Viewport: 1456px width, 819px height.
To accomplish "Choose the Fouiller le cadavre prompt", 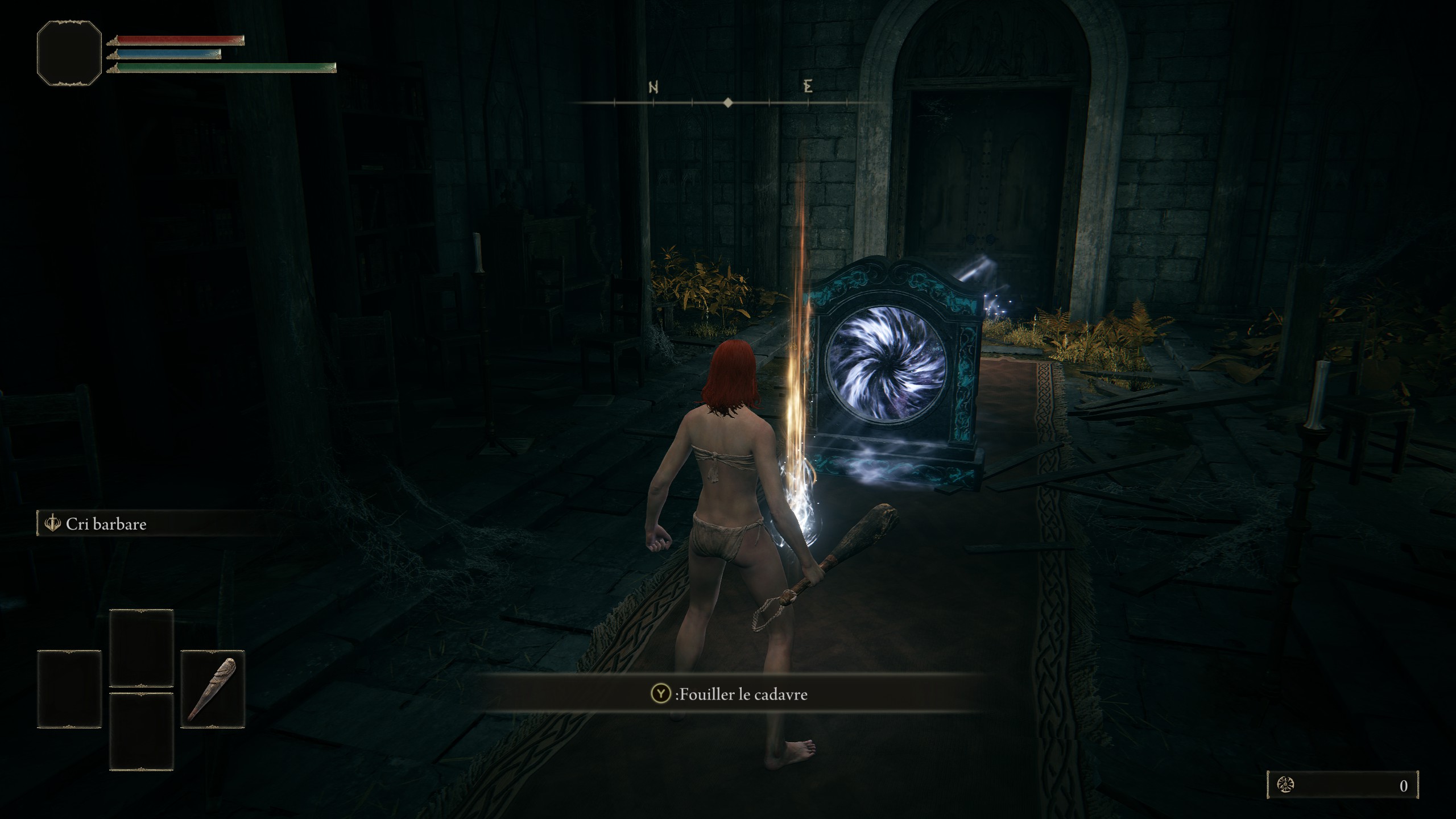I will pos(730,694).
